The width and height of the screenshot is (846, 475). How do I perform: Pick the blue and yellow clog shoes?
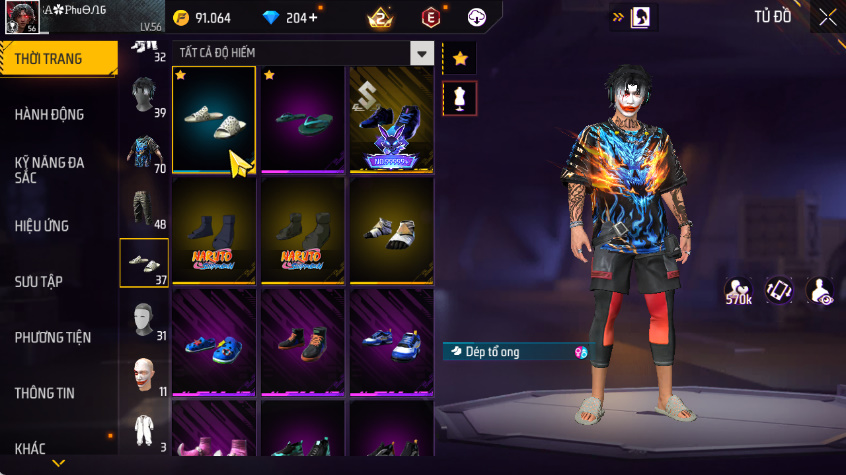click(x=214, y=343)
